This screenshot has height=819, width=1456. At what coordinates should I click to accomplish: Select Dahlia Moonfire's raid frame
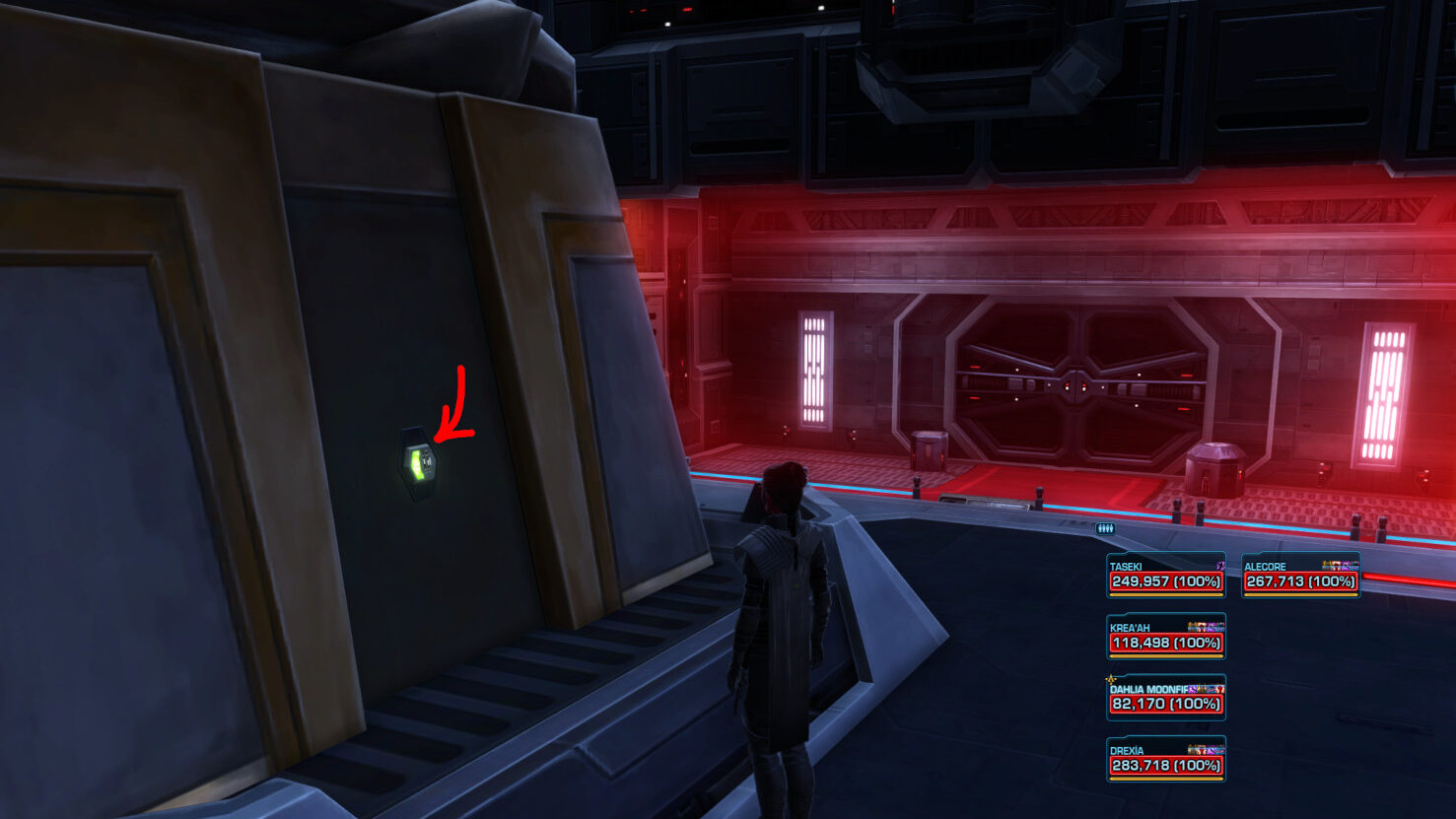1166,699
